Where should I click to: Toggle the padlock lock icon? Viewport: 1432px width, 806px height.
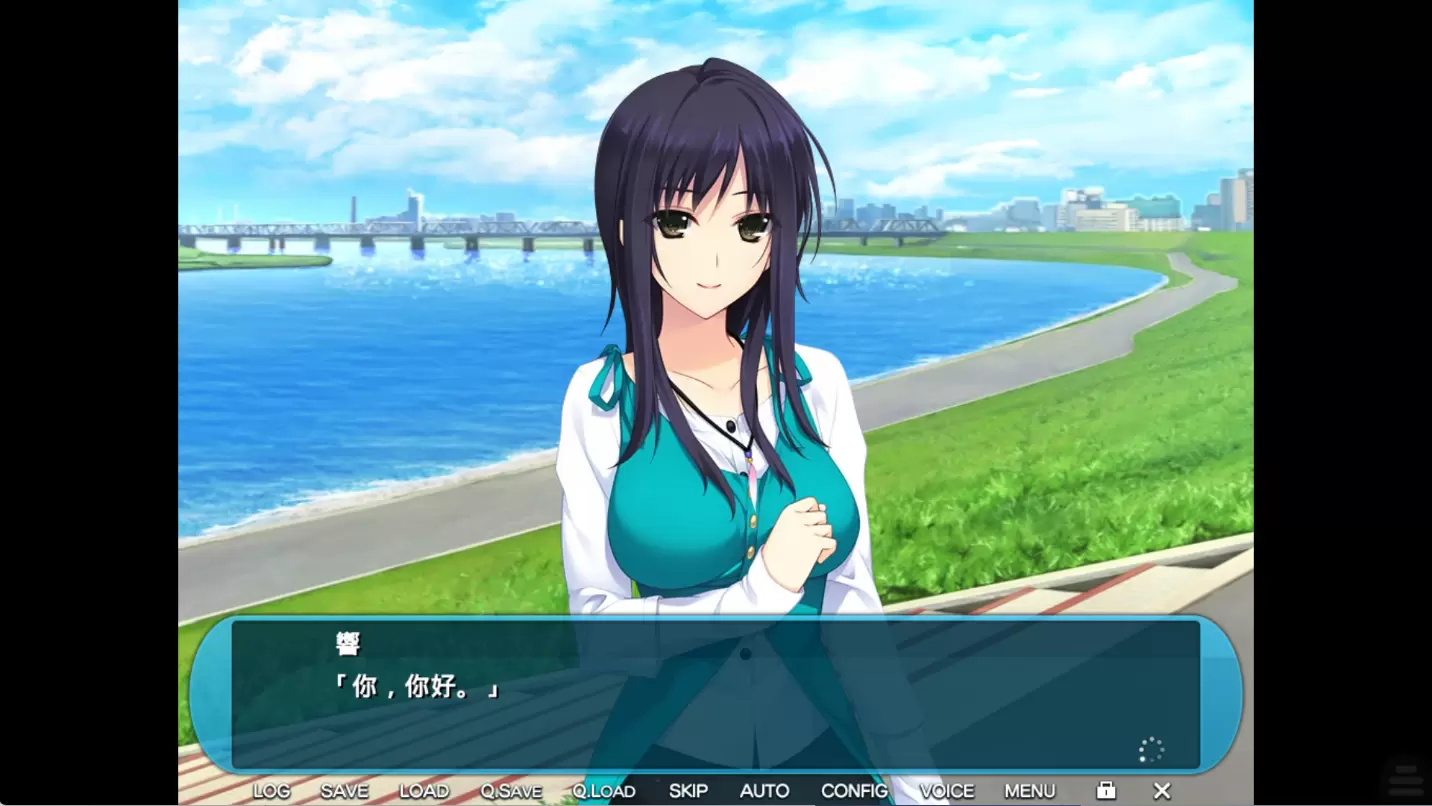point(1106,791)
